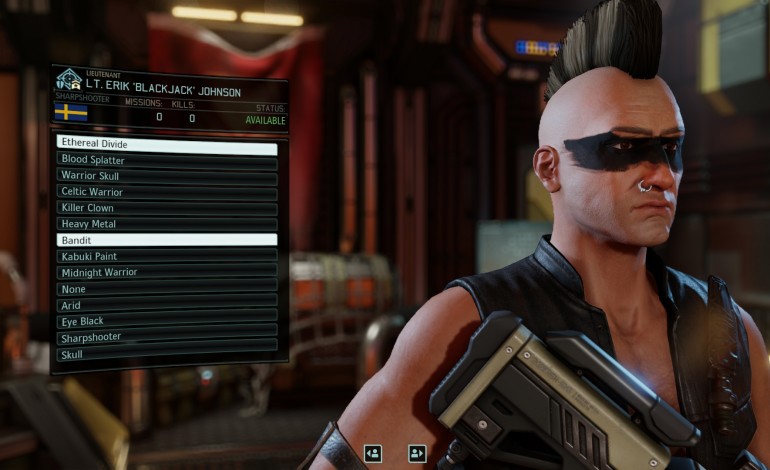Choose Blood Splatter from the list
Viewport: 770px width, 470px height.
pos(167,160)
